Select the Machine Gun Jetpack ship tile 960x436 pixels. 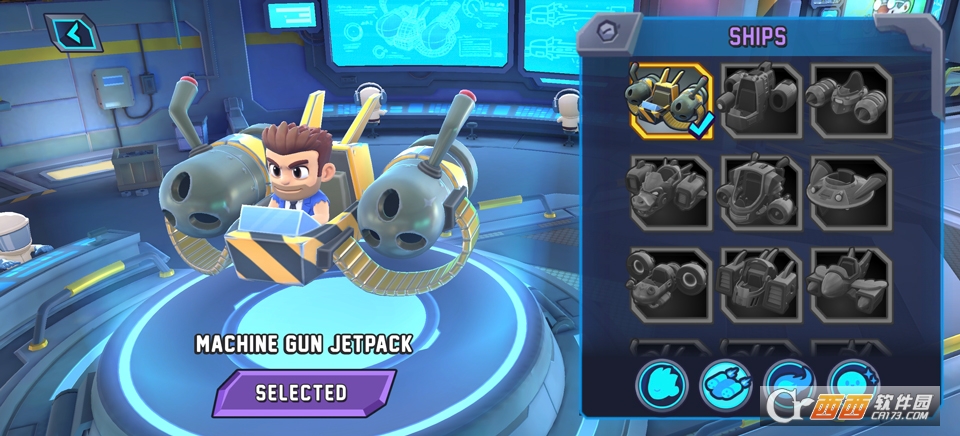tap(670, 100)
